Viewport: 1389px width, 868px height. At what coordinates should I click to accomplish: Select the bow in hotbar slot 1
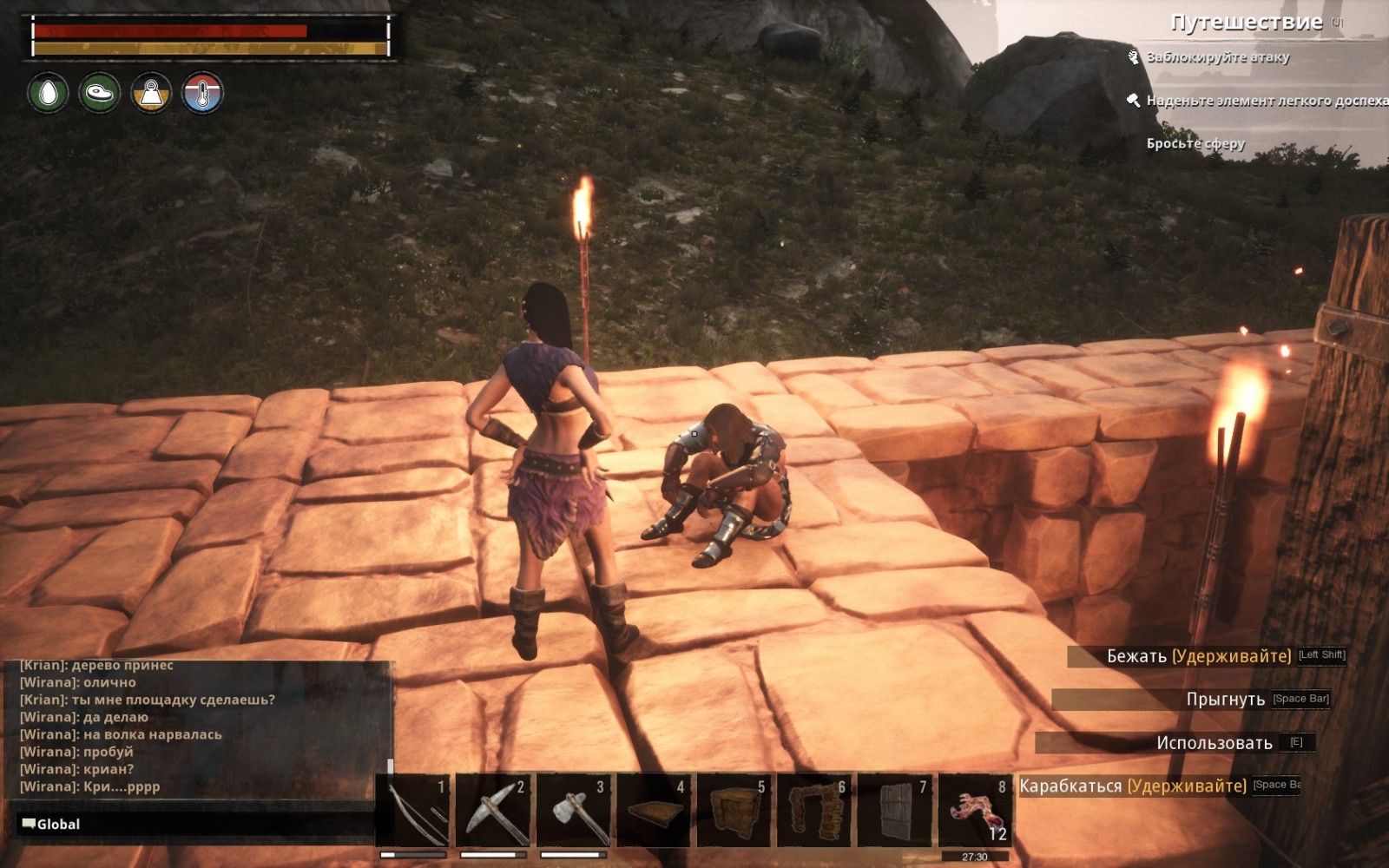click(413, 812)
